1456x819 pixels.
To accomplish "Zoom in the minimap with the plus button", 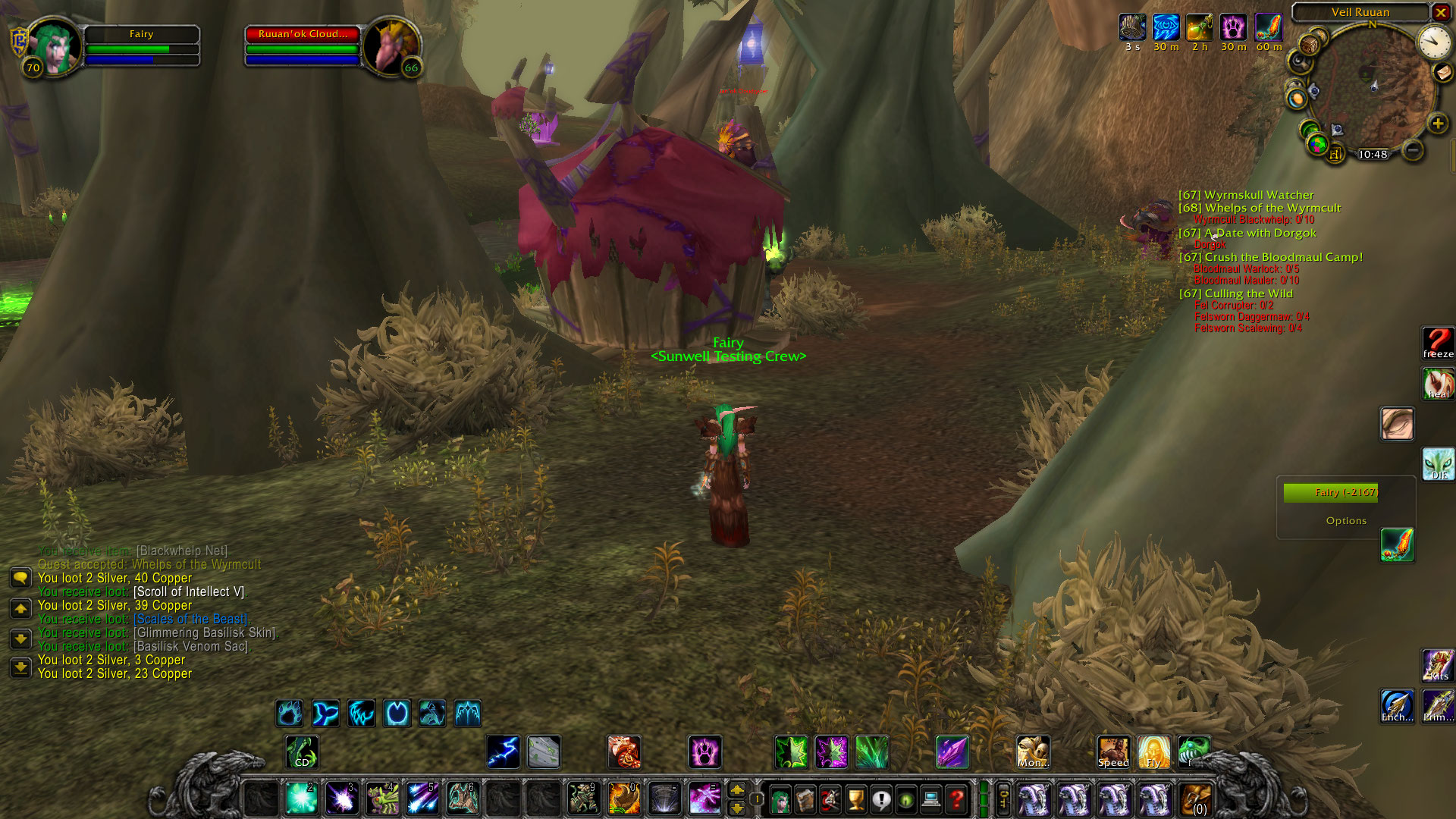I will pyautogui.click(x=1438, y=121).
